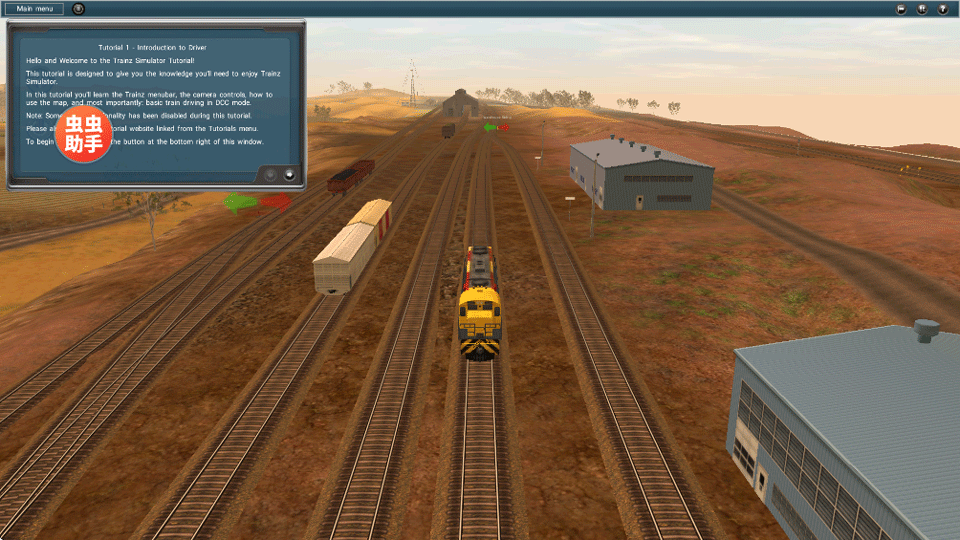Click the flag icon in the top bar
Viewport: 960px width, 540px height.
tap(901, 9)
